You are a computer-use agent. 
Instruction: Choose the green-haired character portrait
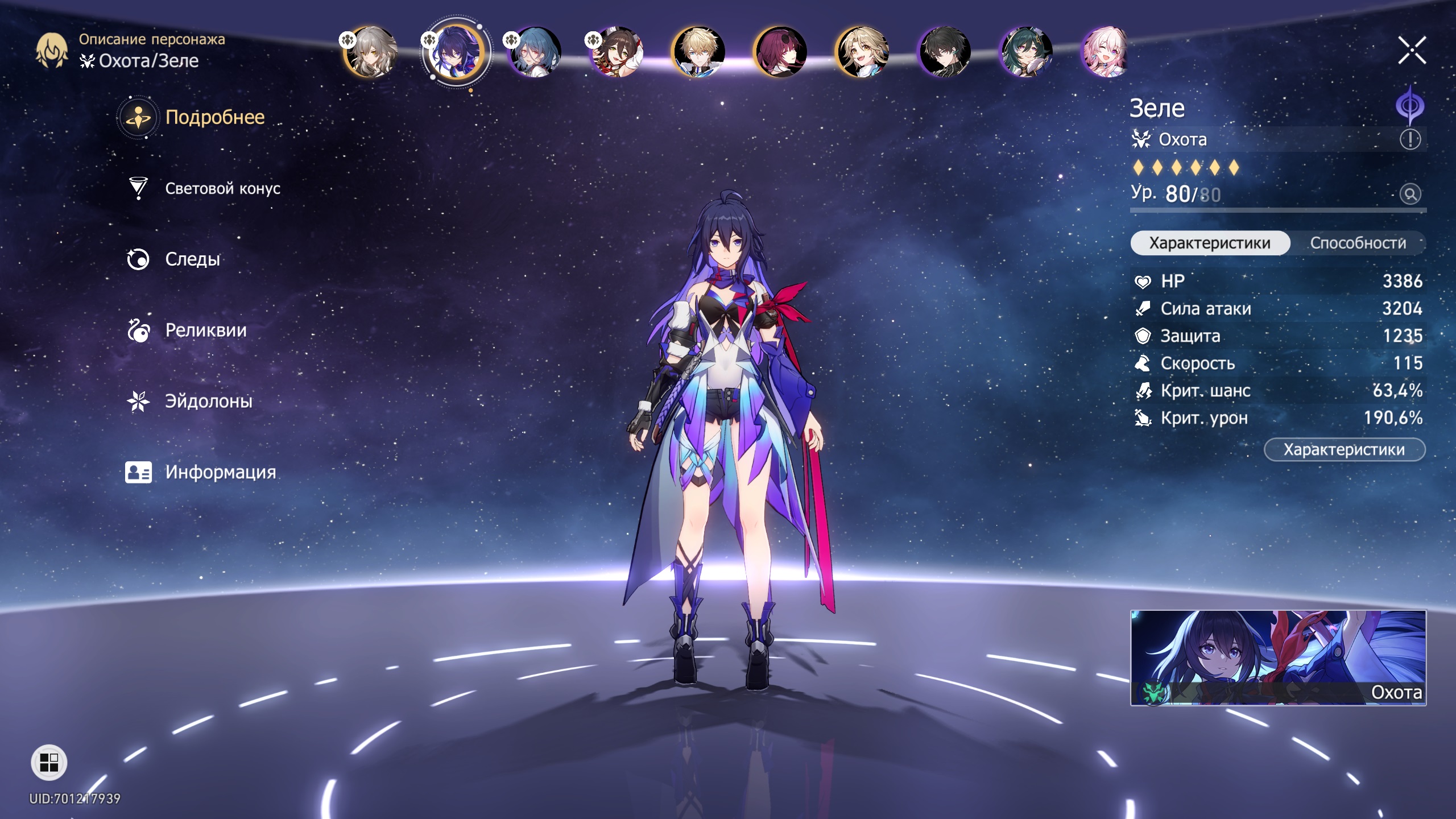click(1025, 52)
